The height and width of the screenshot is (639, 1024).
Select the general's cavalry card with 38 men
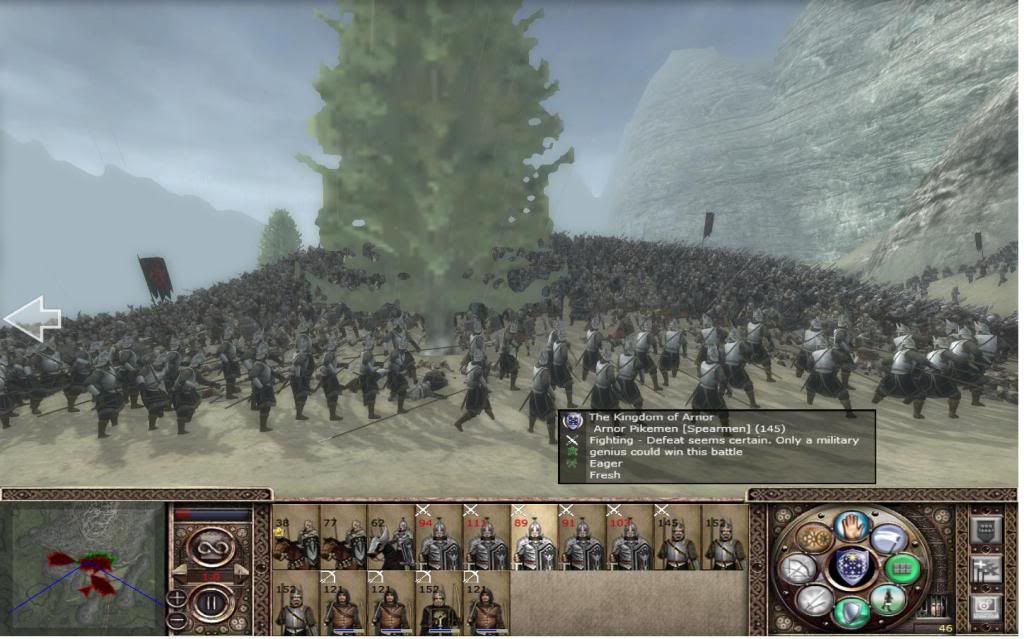click(x=295, y=536)
